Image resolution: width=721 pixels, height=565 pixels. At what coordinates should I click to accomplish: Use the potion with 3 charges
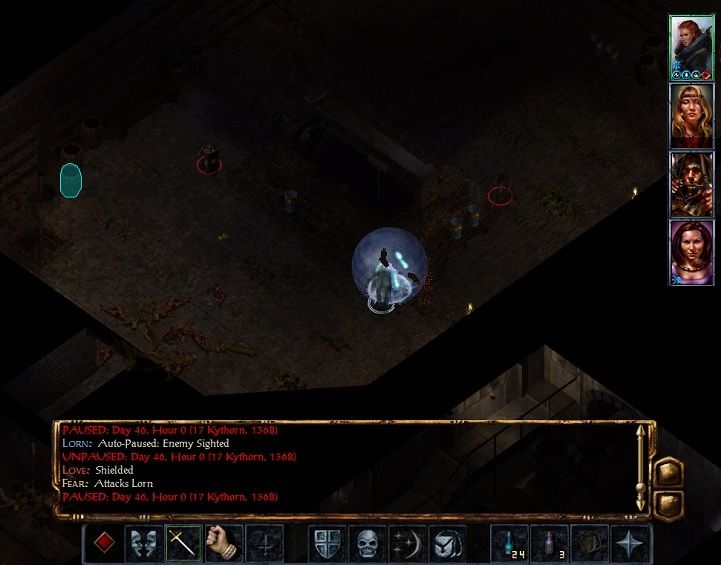tap(551, 543)
